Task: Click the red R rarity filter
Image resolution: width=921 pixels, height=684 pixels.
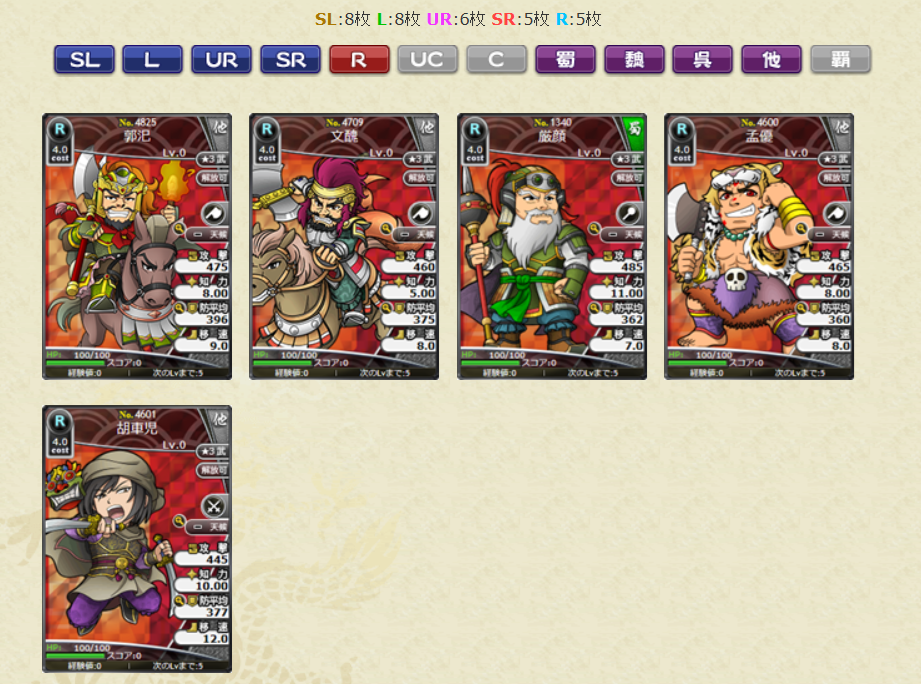Action: 359,60
